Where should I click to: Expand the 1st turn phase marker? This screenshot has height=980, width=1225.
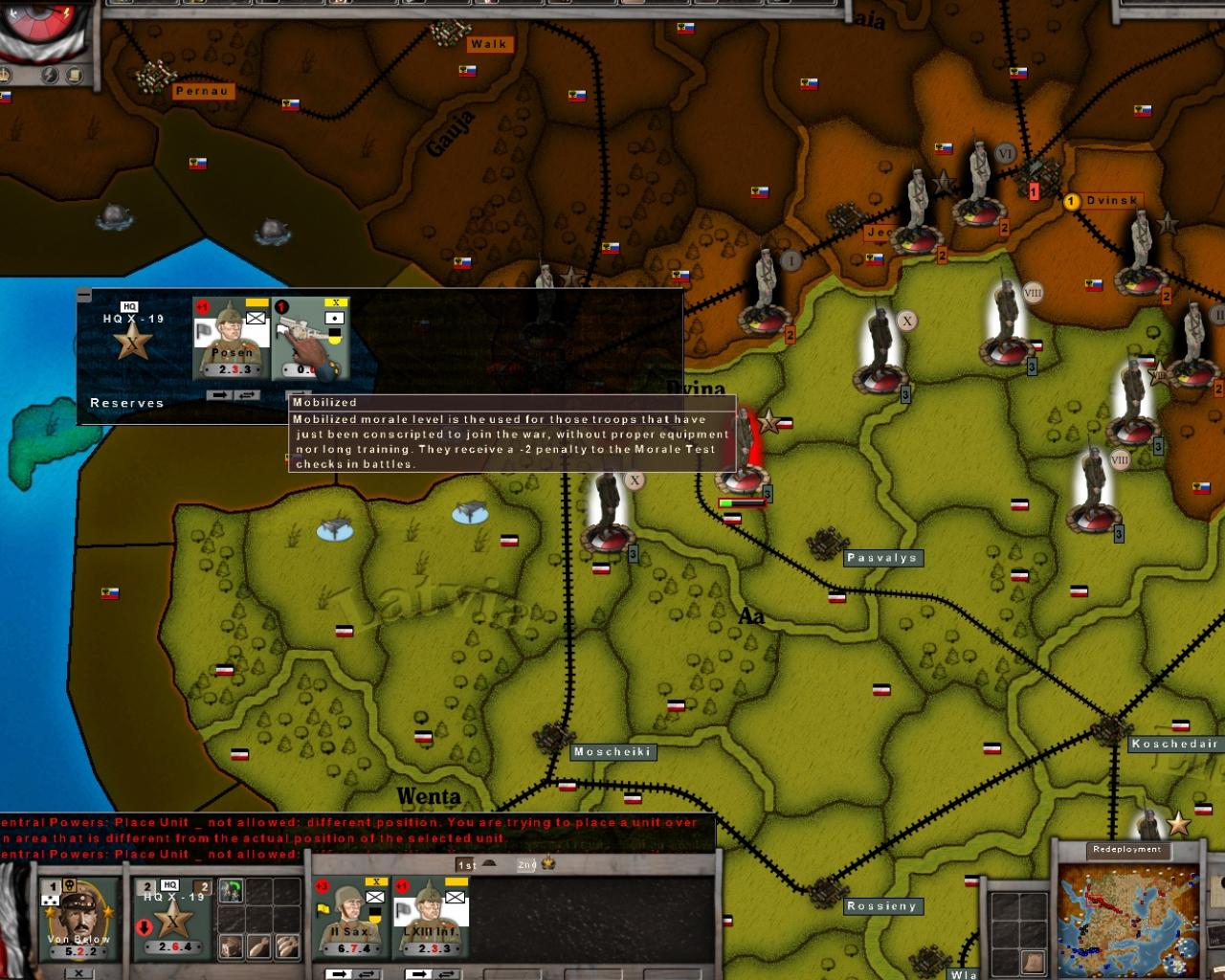(x=467, y=863)
